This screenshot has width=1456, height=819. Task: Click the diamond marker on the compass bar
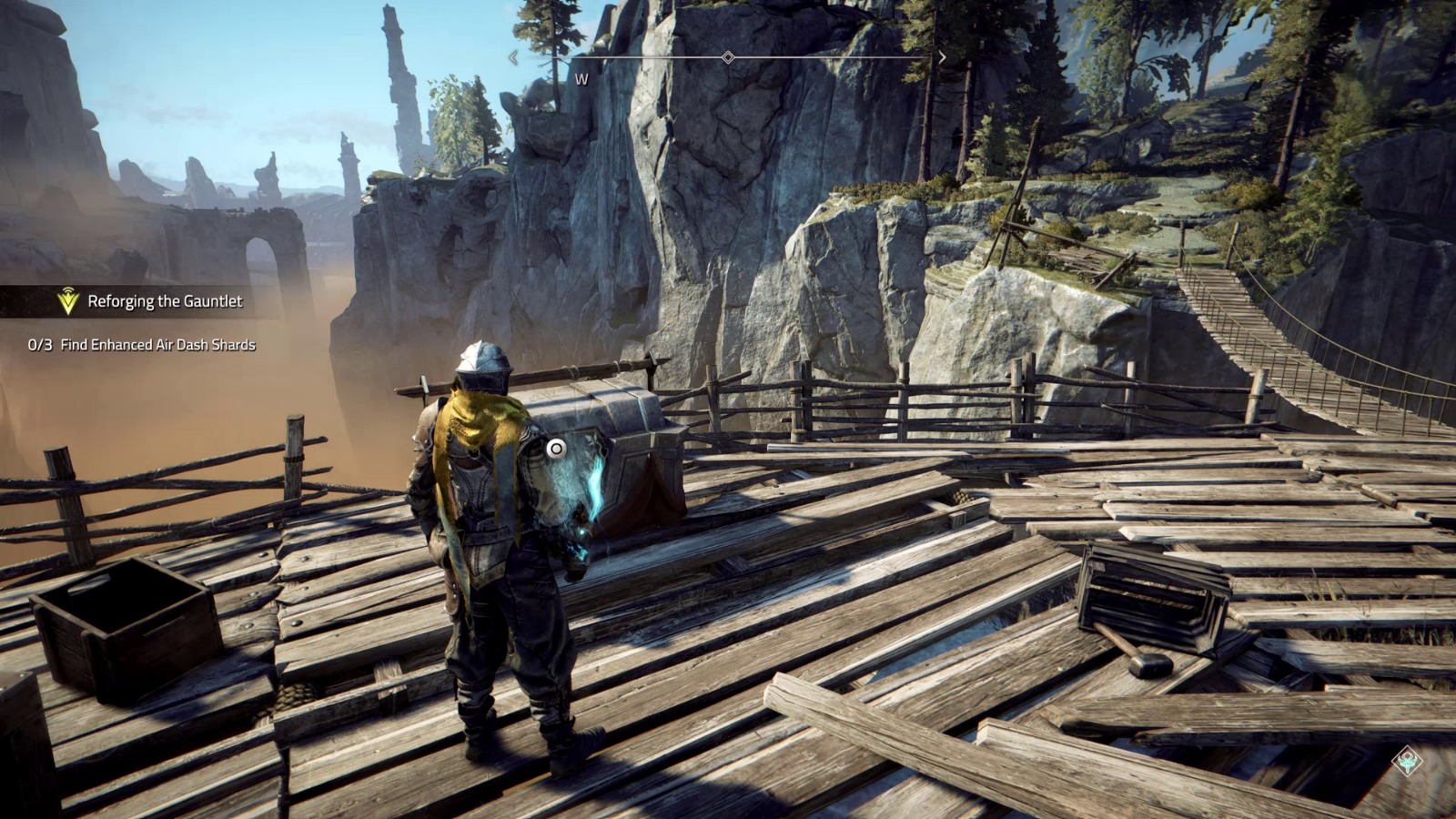tap(728, 57)
